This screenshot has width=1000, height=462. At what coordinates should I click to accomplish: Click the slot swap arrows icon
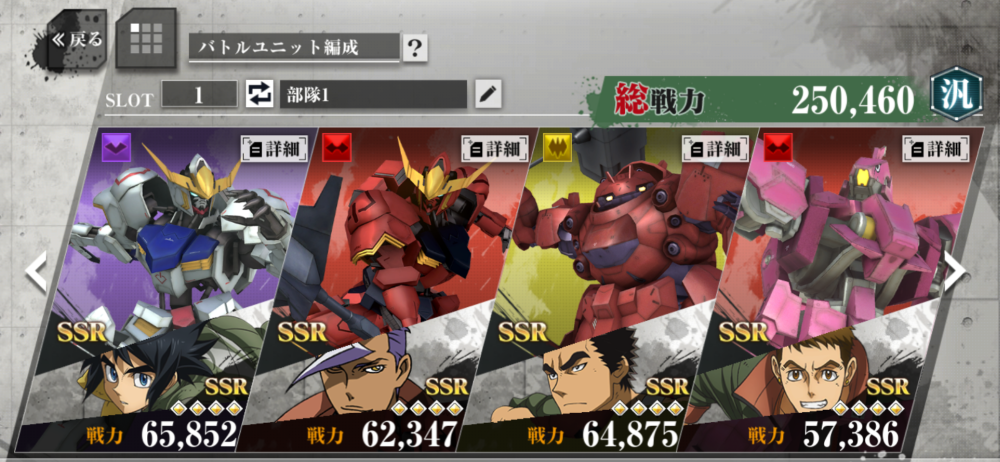click(259, 95)
